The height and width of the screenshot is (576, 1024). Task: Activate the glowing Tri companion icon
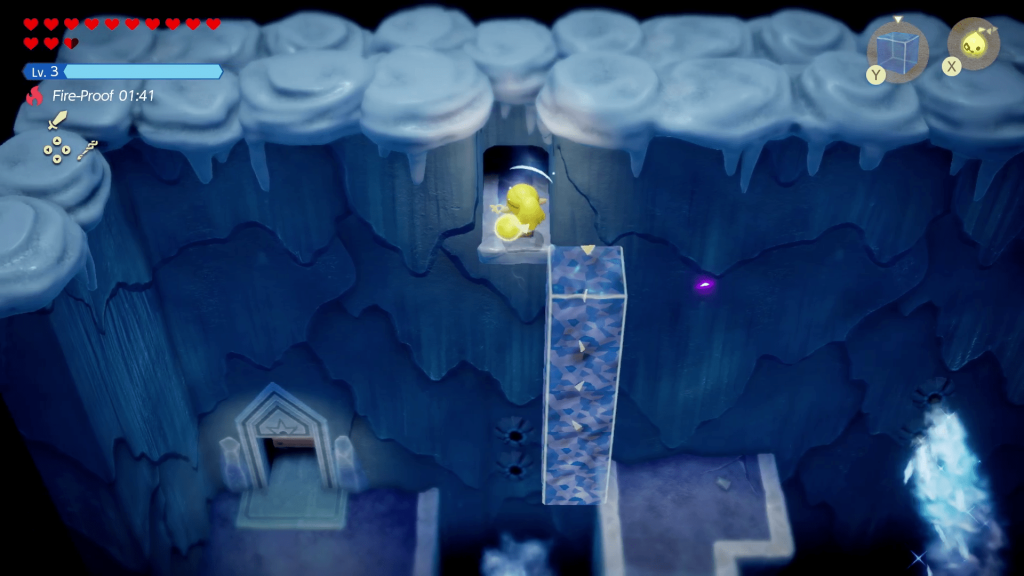[x=973, y=43]
